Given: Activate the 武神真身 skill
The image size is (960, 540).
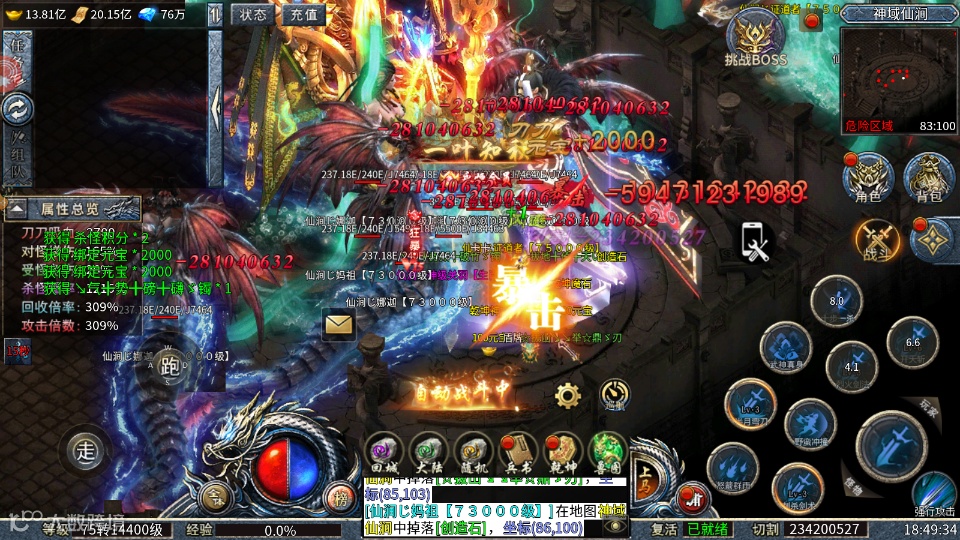Looking at the screenshot, I should coord(785,348).
